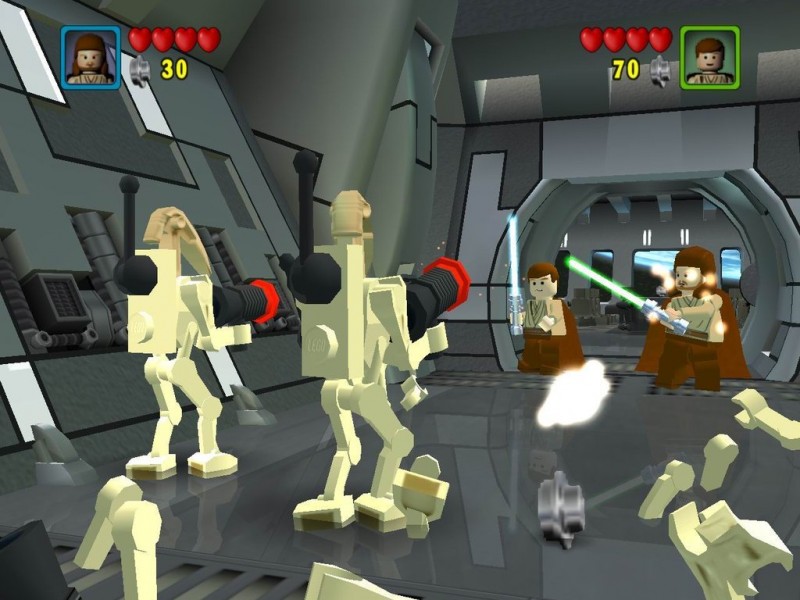Click player two's green-framed character portrait
800x600 pixels.
coord(709,57)
